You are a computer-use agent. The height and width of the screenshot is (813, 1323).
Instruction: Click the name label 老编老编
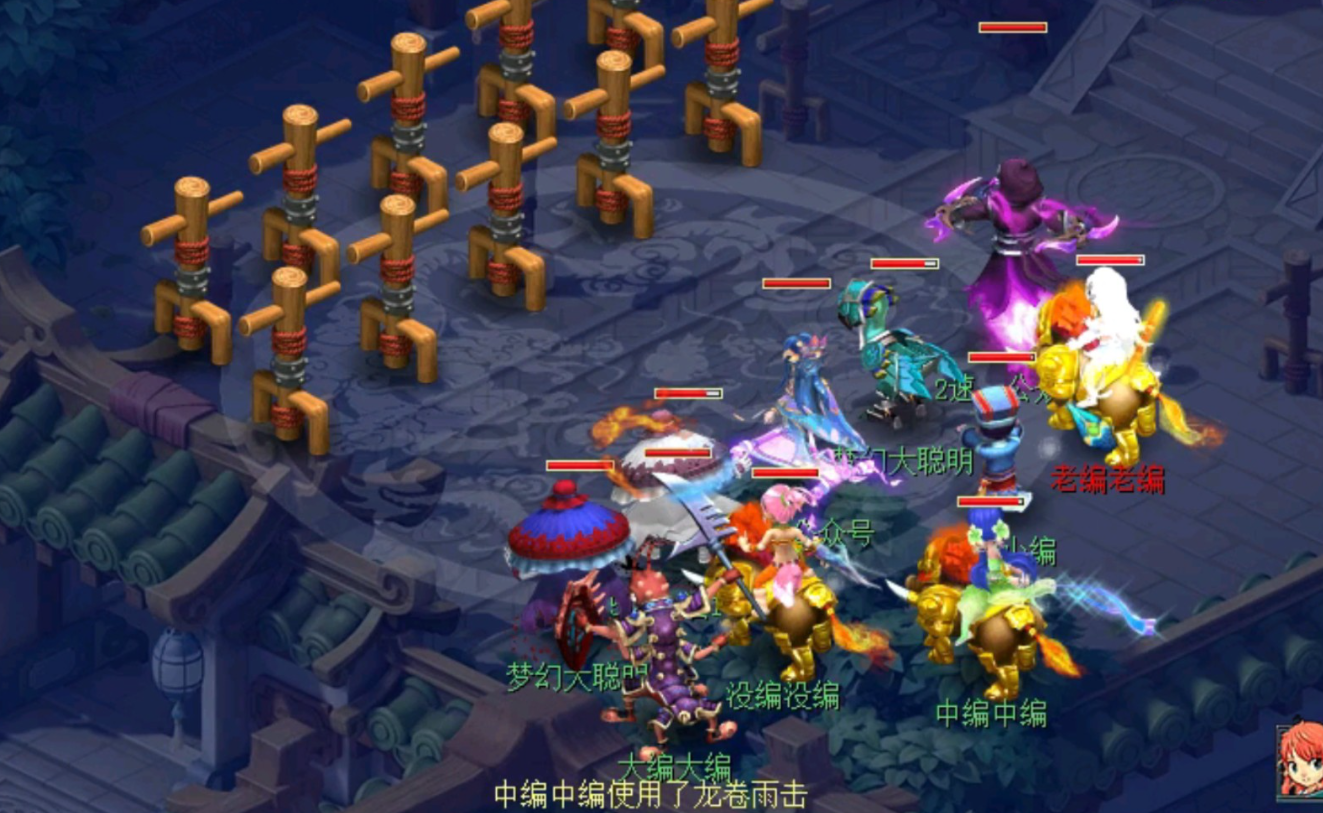[x=1110, y=478]
